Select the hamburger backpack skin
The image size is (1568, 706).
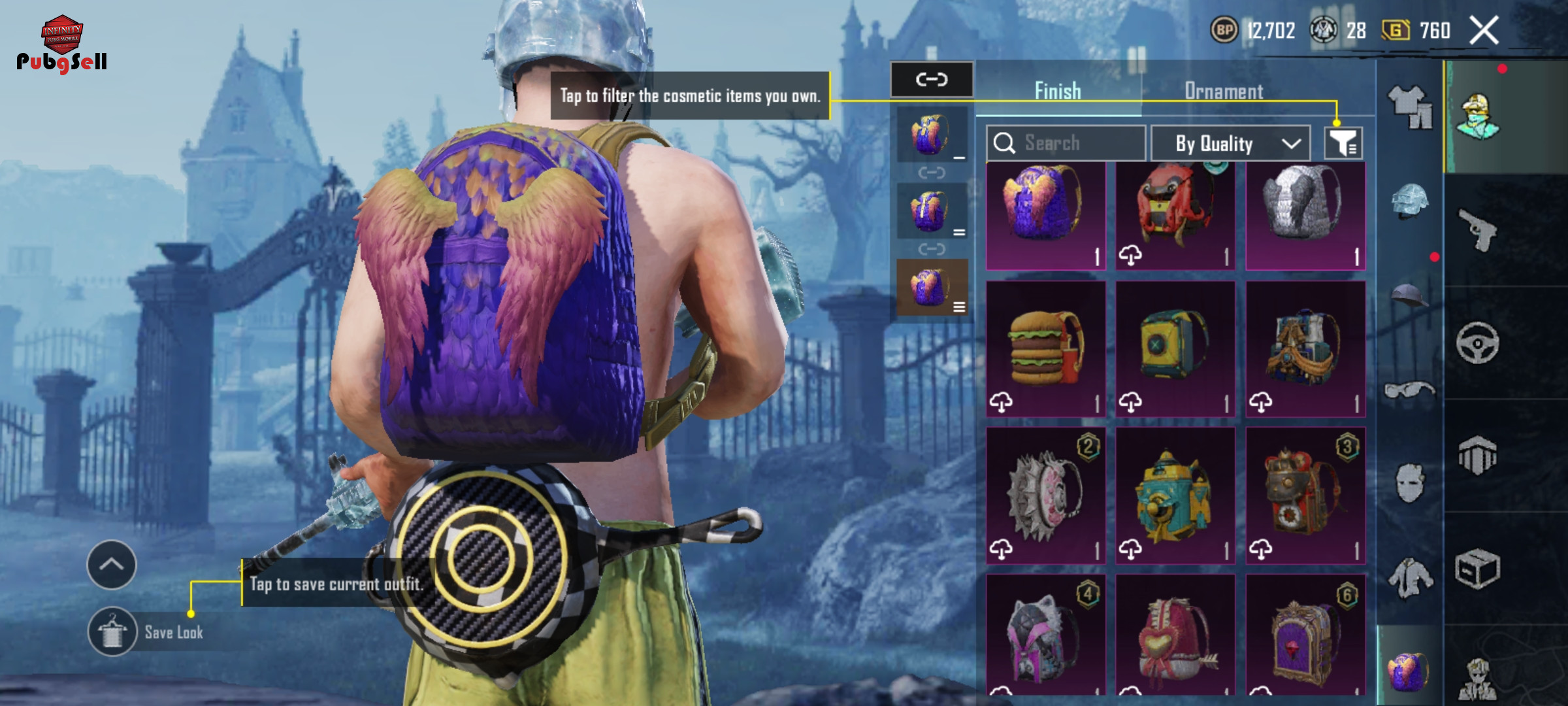click(x=1045, y=349)
